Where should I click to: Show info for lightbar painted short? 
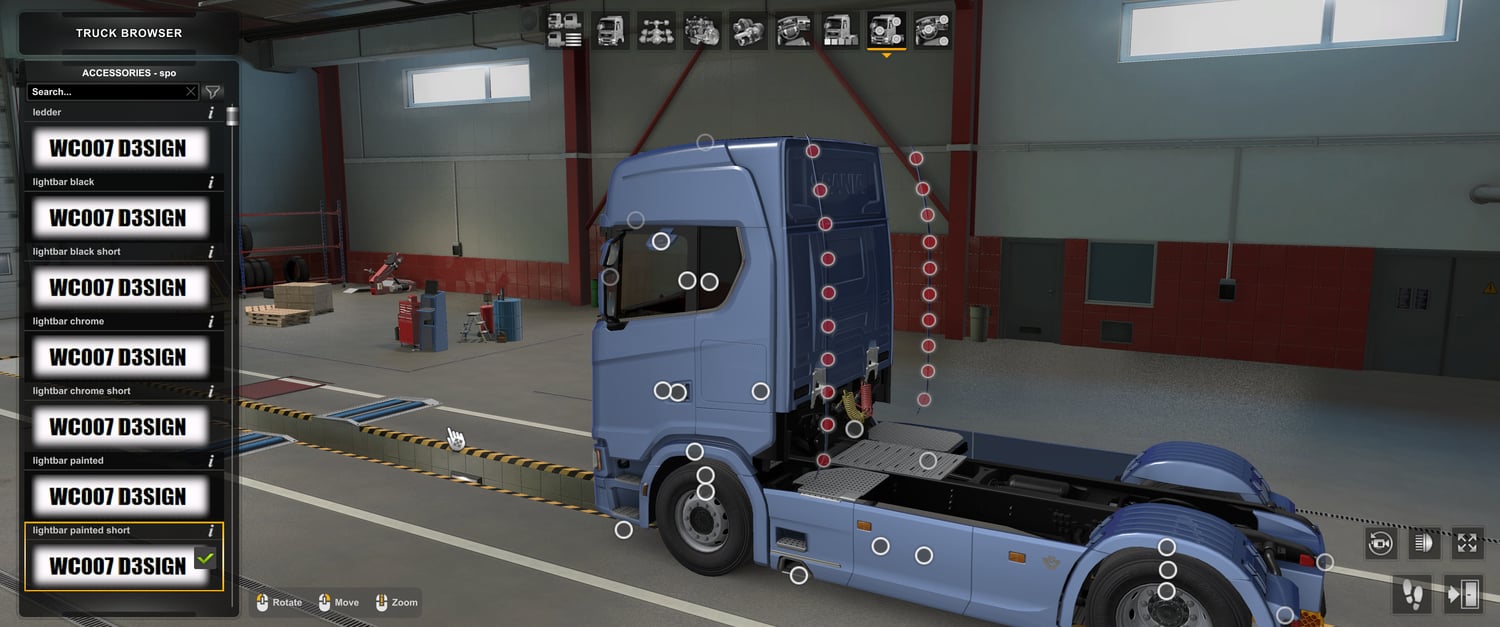211,531
